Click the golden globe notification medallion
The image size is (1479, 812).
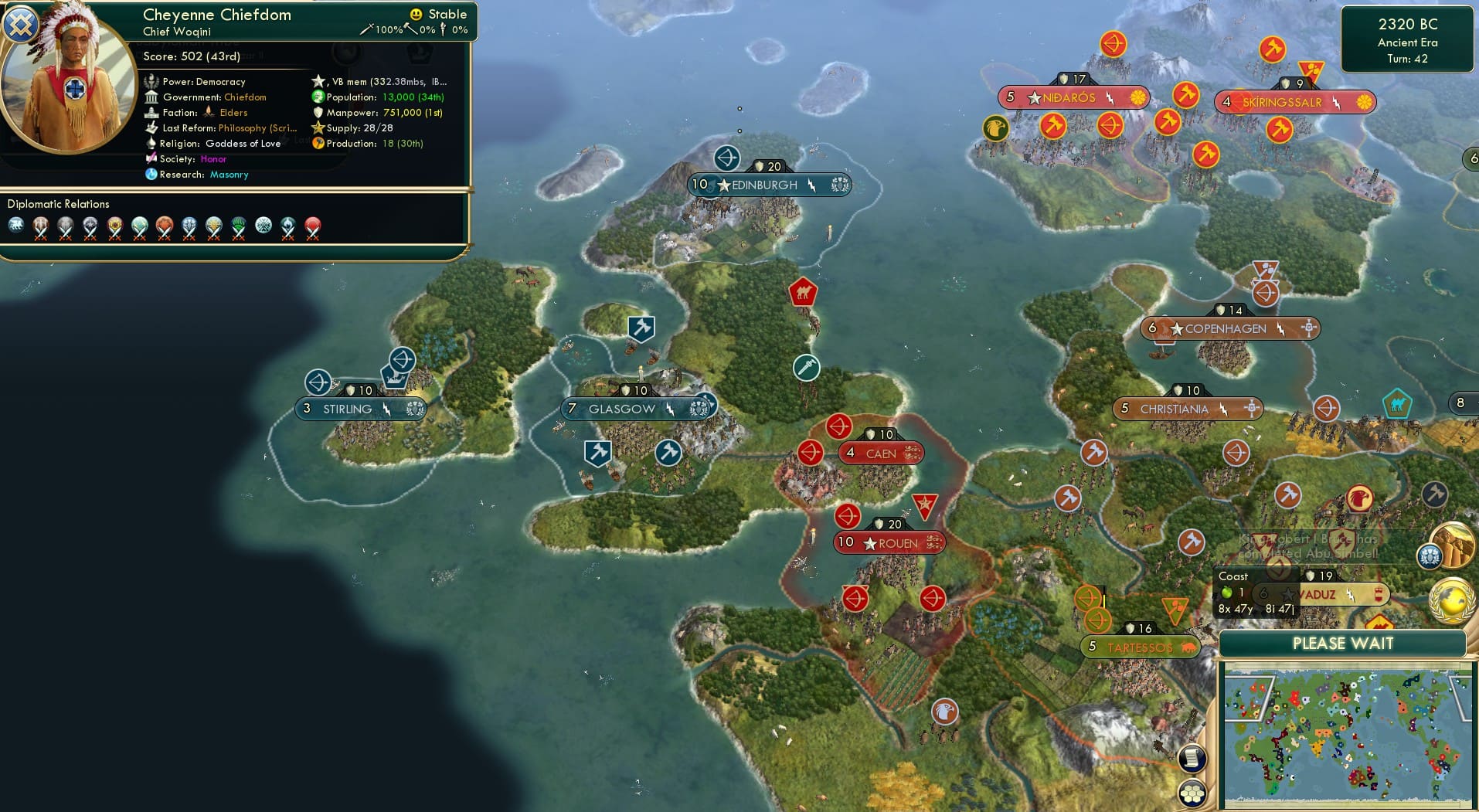1452,601
